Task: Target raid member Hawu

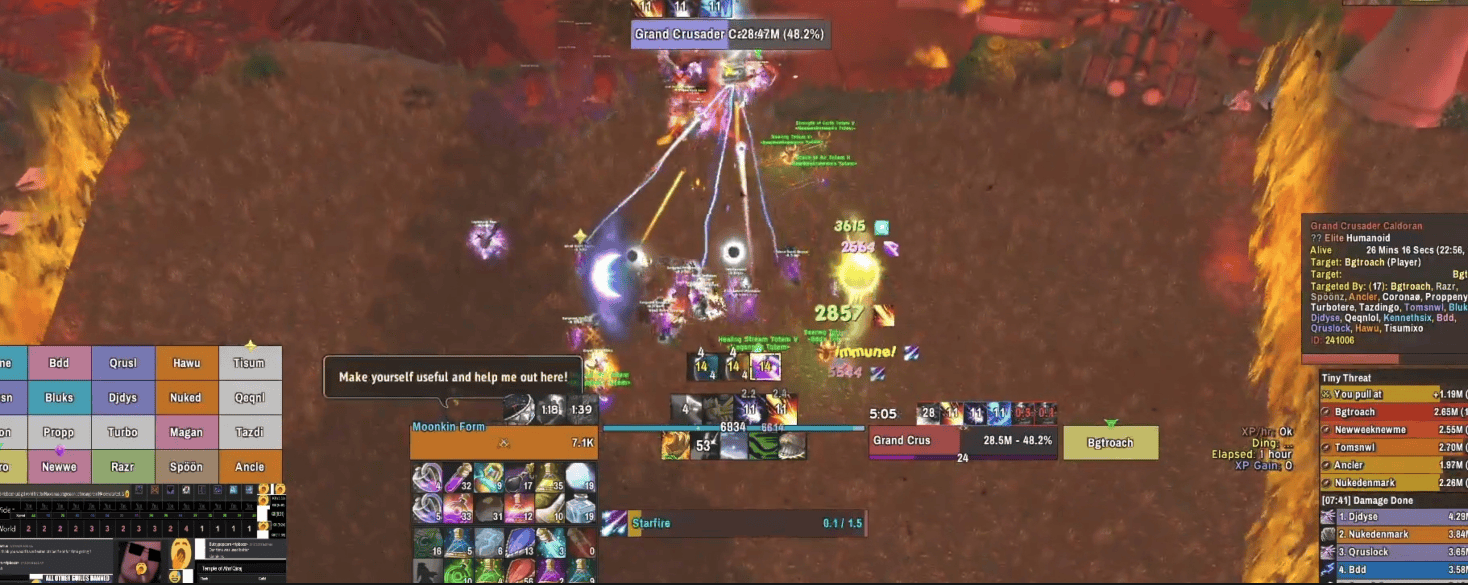Action: 186,363
